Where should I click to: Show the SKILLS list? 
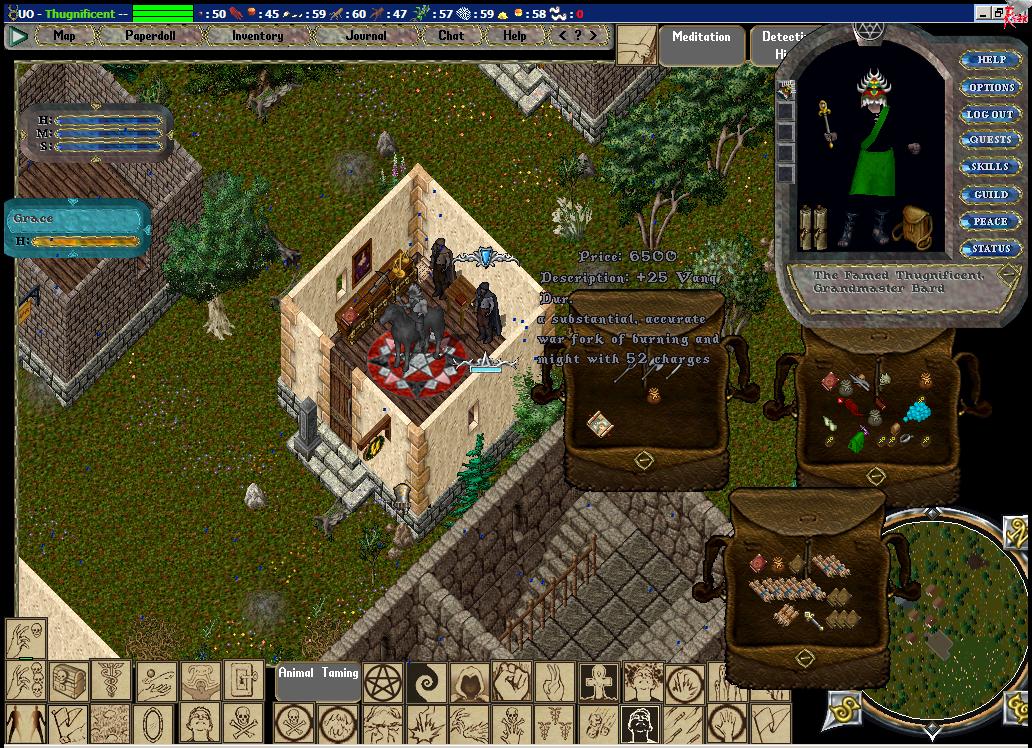pyautogui.click(x=990, y=167)
